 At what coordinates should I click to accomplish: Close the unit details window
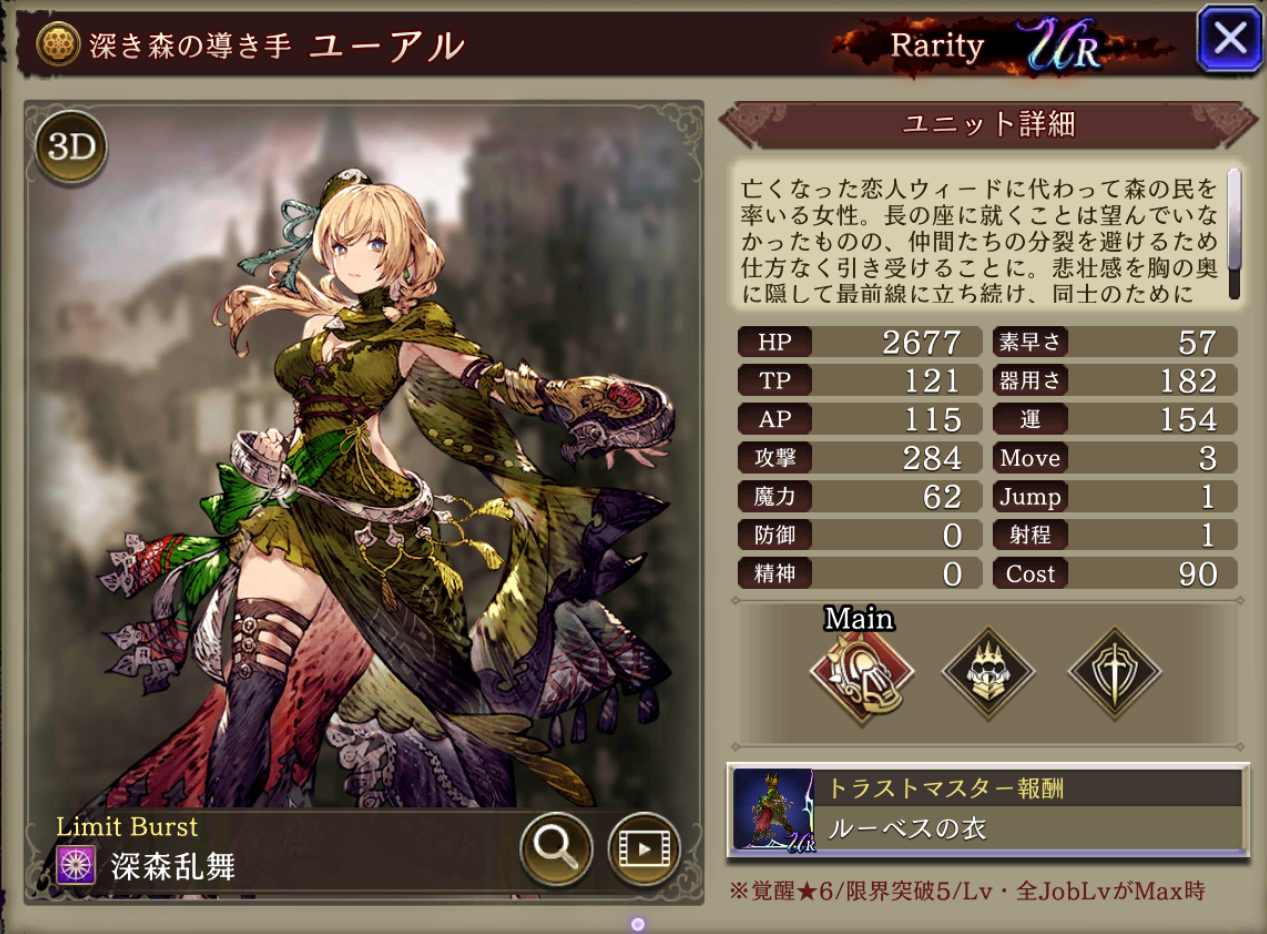[1229, 39]
